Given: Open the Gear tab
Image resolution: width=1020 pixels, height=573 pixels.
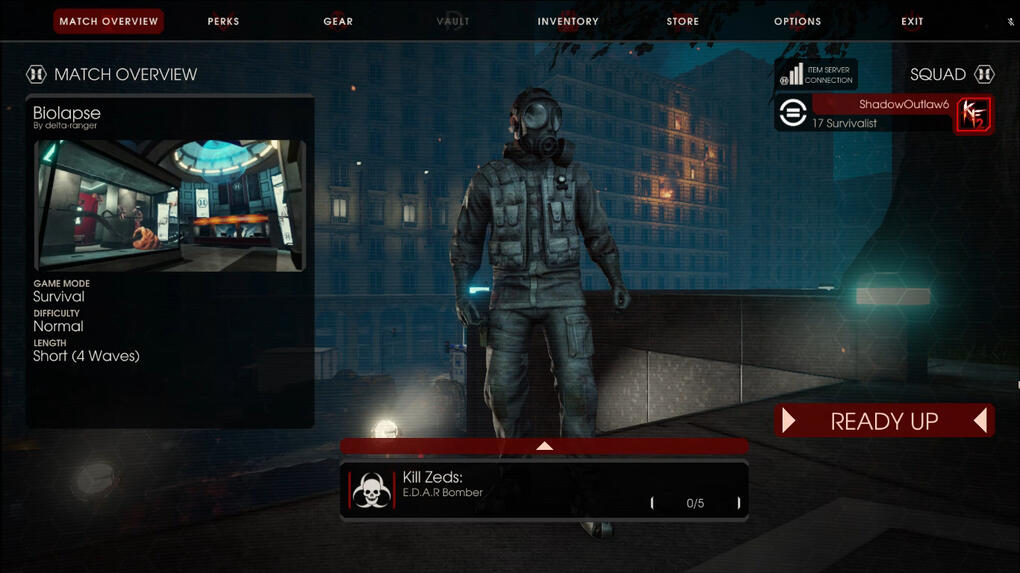Looking at the screenshot, I should click(338, 21).
